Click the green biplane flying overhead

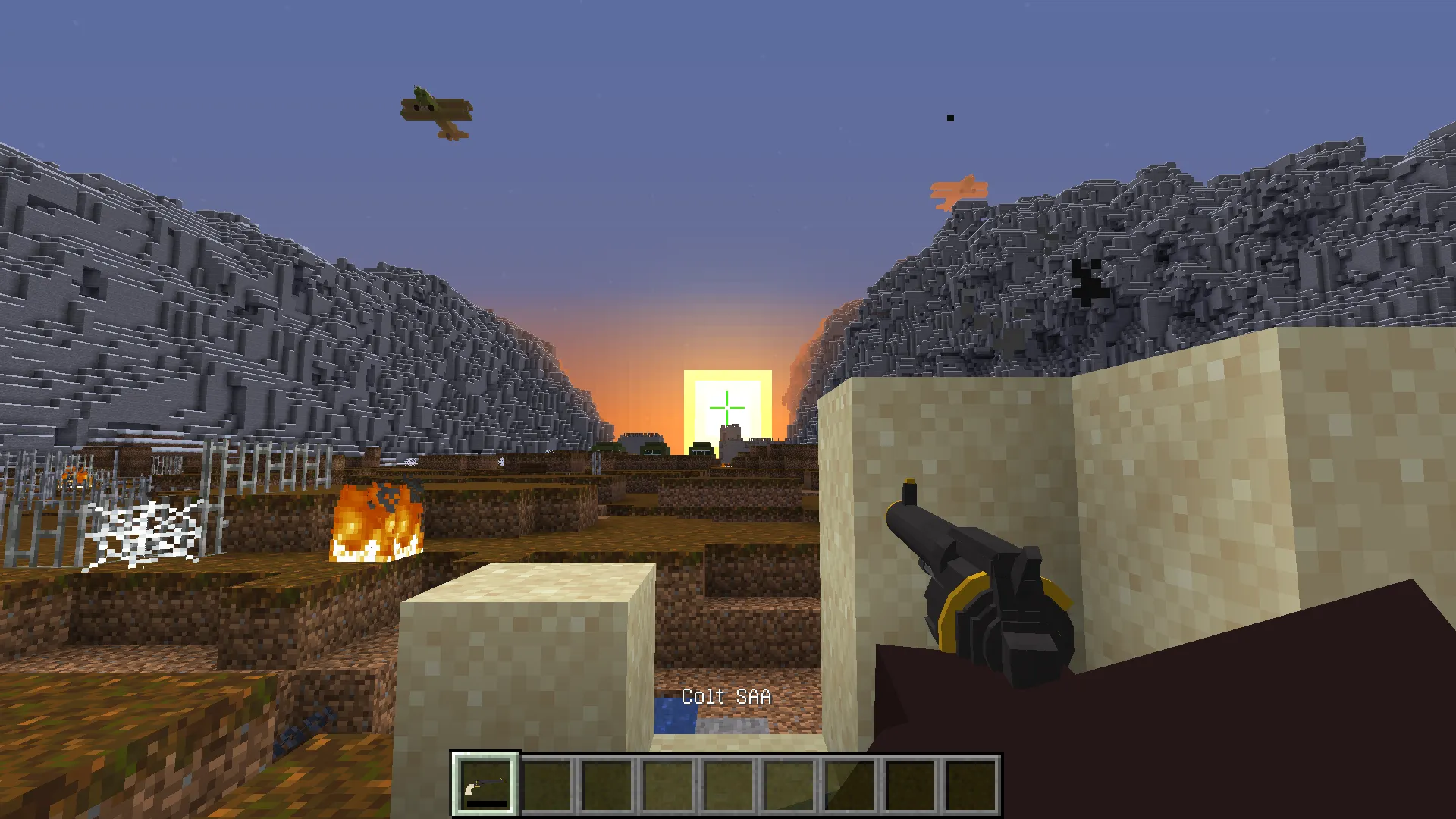click(432, 110)
